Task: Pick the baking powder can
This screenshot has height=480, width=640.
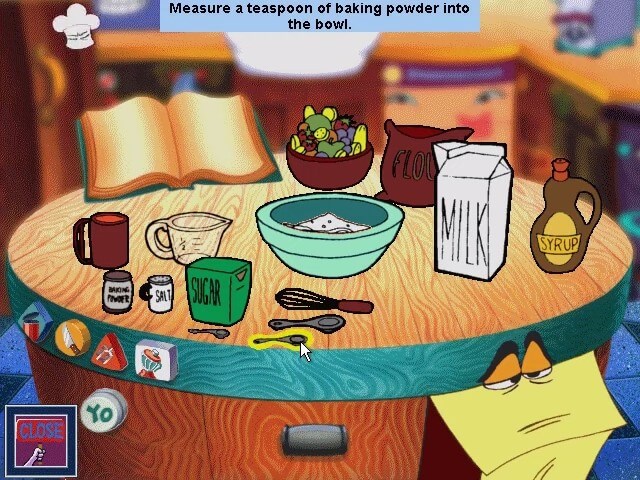Action: [x=117, y=290]
